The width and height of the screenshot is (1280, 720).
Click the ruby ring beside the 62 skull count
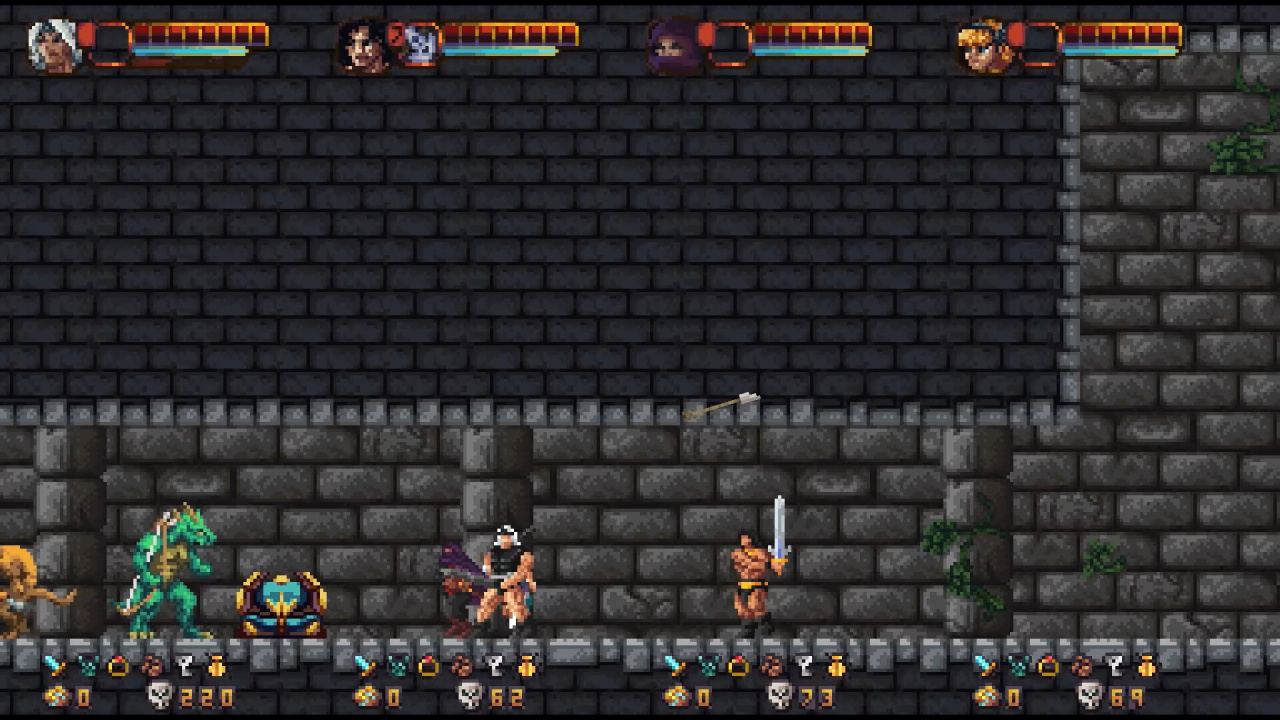pyautogui.click(x=429, y=666)
